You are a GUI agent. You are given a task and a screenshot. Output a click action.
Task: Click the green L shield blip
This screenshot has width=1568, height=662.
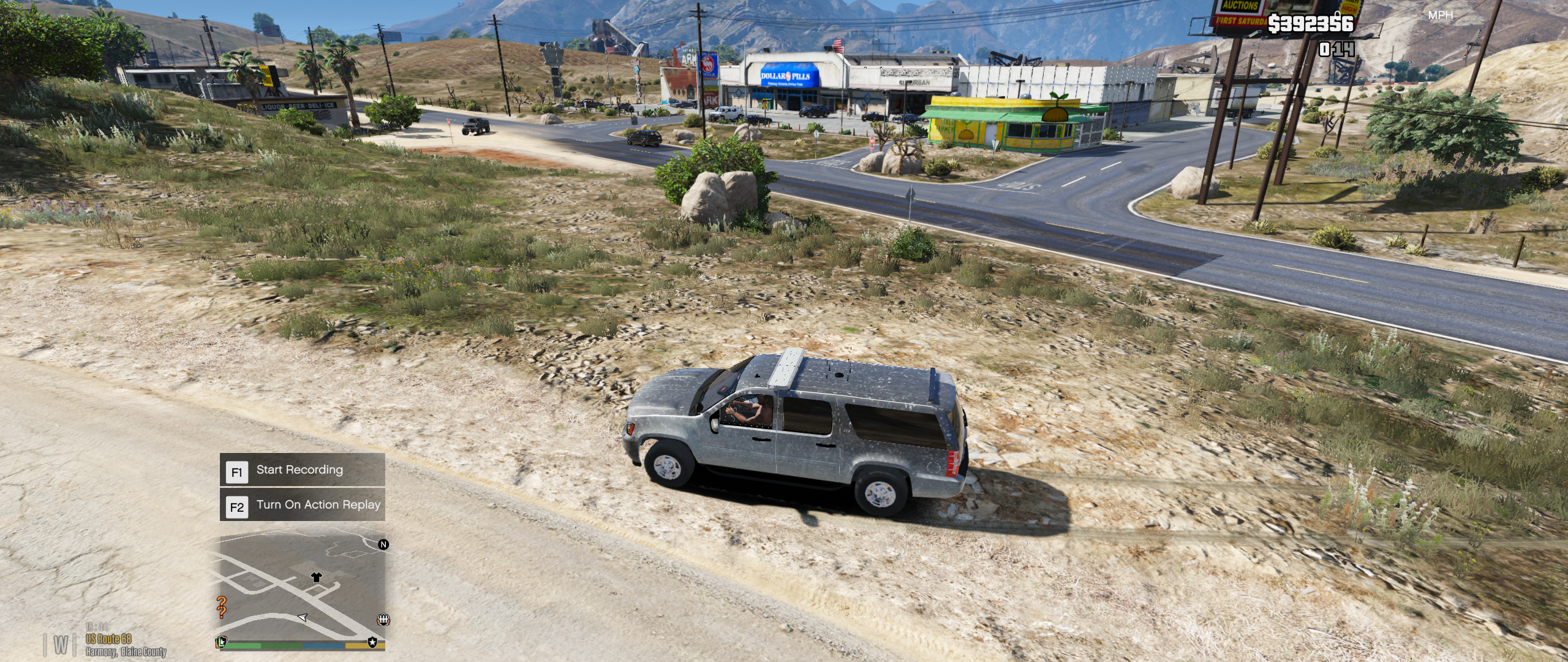(221, 641)
